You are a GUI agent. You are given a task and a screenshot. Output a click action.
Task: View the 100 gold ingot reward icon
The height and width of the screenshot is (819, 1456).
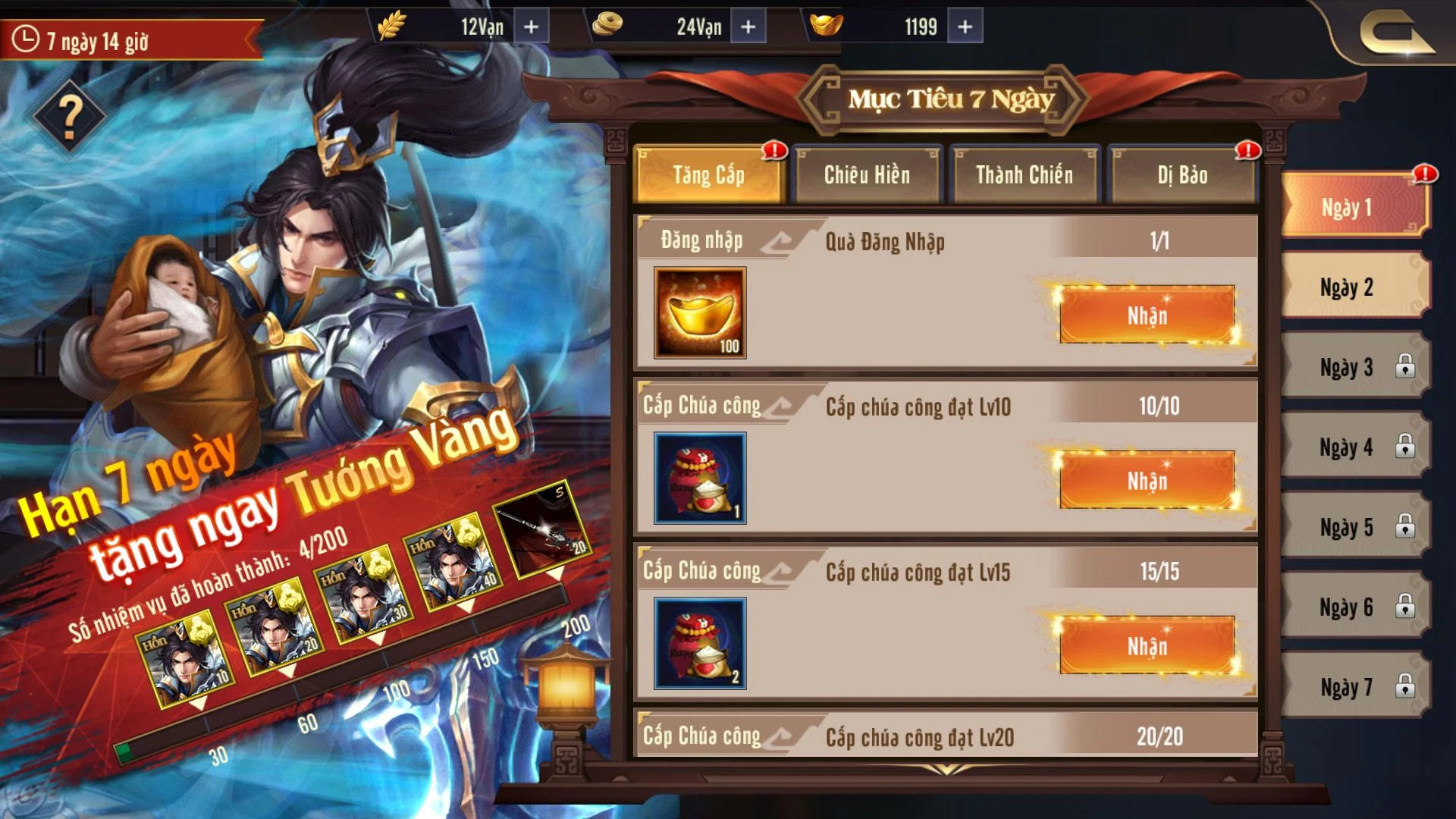coord(700,312)
